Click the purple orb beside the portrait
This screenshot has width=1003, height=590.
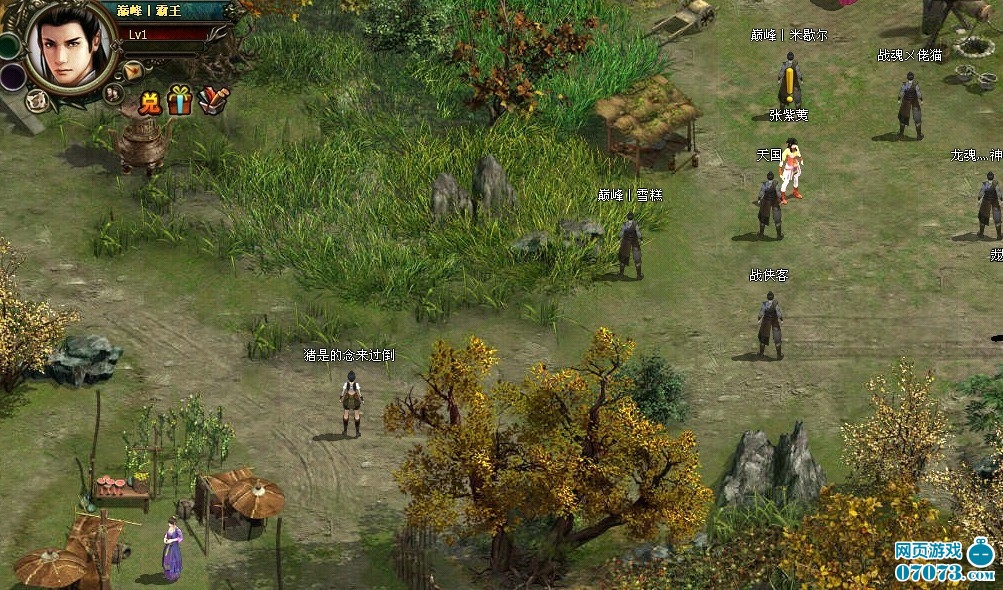(11, 77)
